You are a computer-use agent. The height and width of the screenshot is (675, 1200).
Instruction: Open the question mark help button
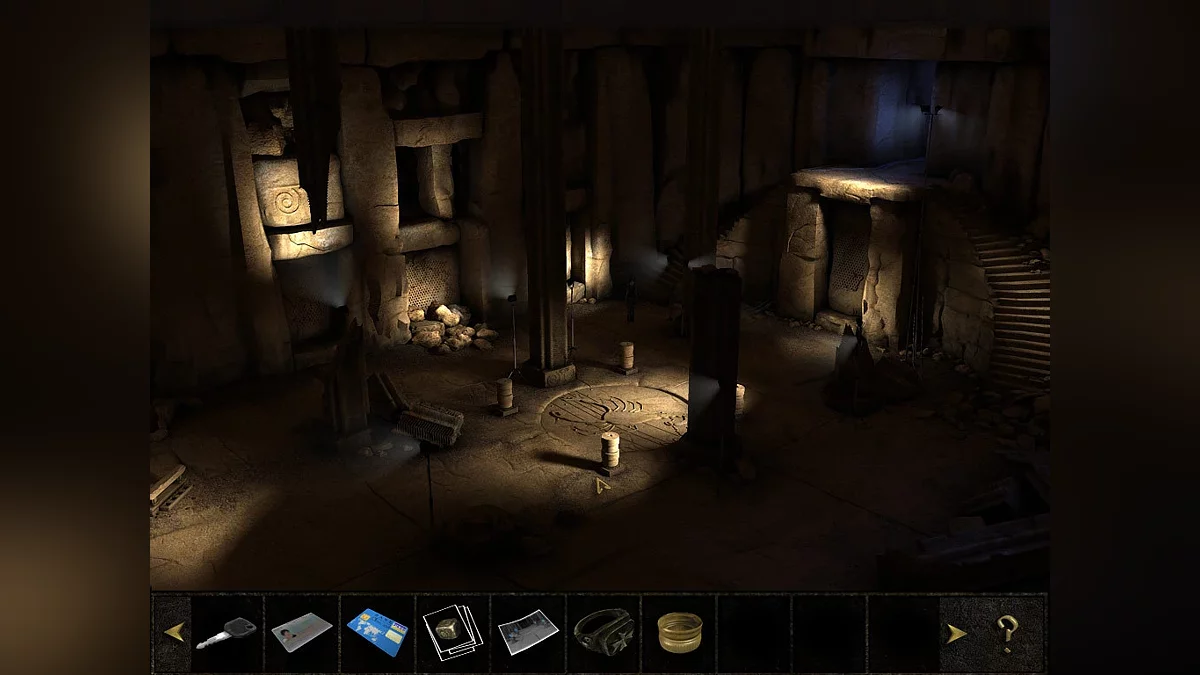[x=1005, y=633]
